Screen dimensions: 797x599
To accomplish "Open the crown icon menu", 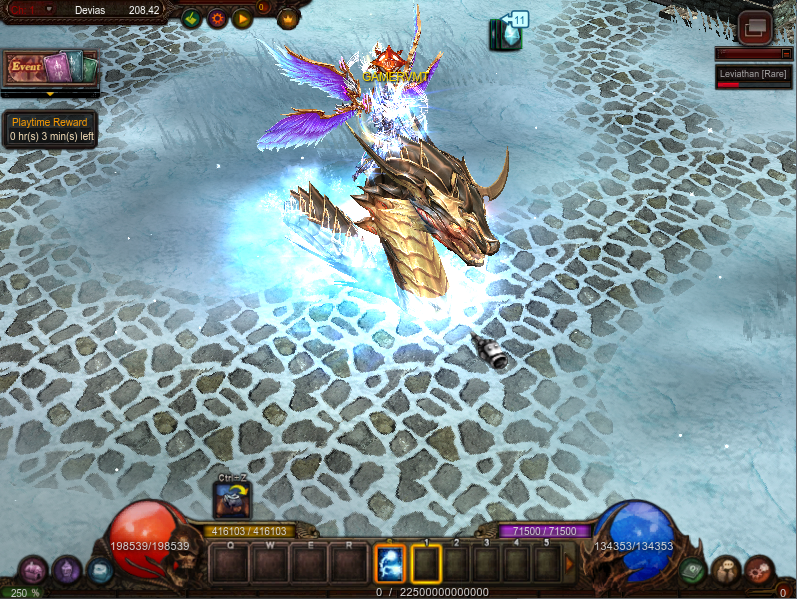I will [288, 18].
